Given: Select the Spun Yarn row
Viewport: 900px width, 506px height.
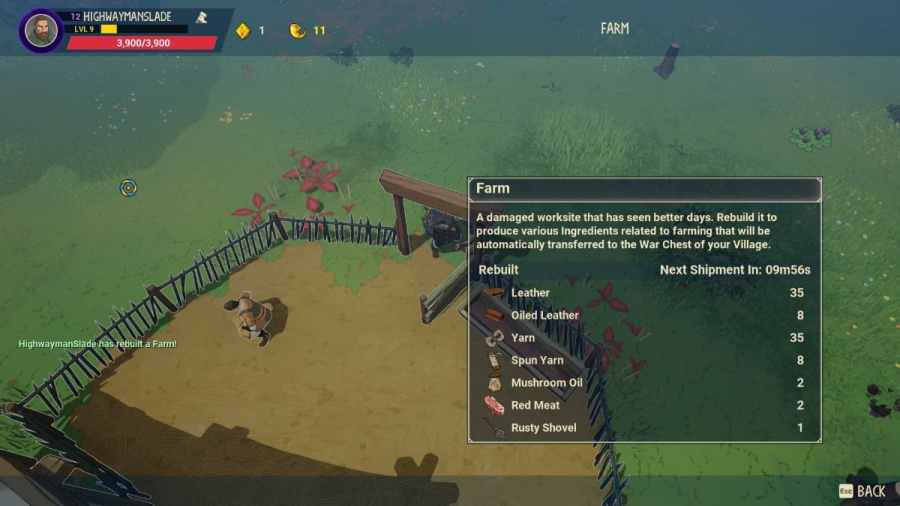Looking at the screenshot, I should (x=645, y=360).
